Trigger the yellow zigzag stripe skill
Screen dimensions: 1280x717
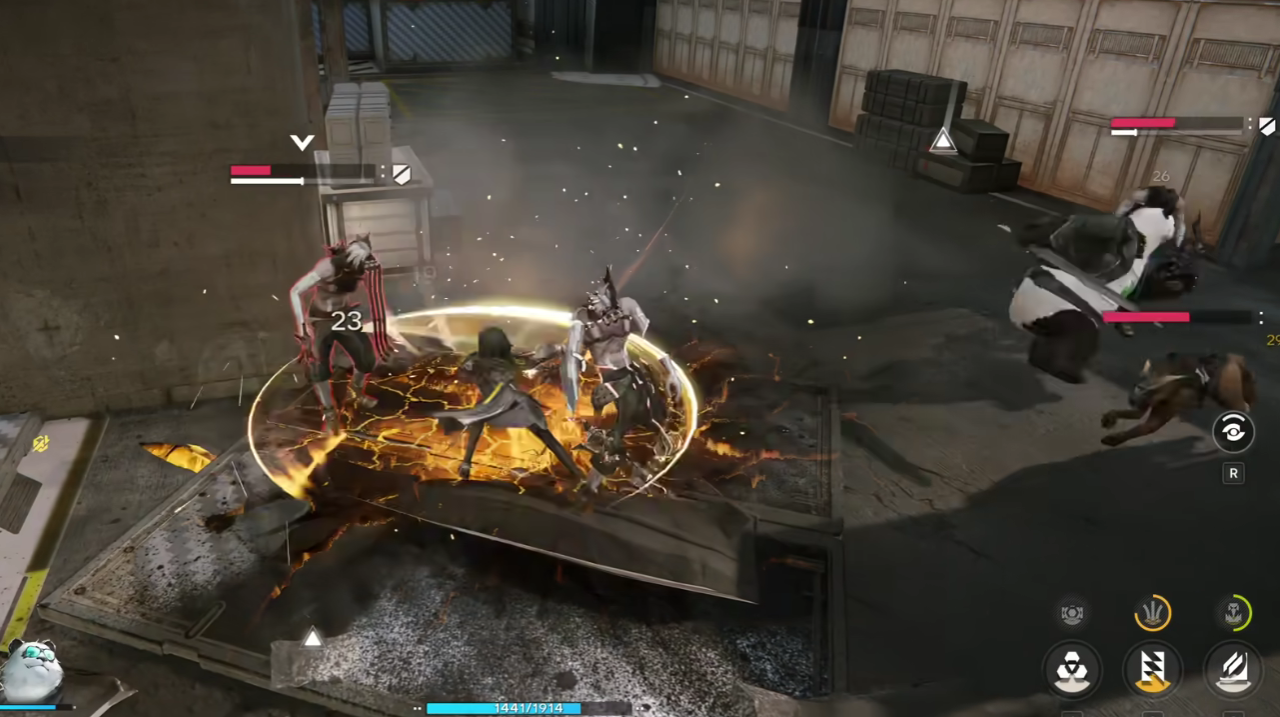coord(1152,669)
